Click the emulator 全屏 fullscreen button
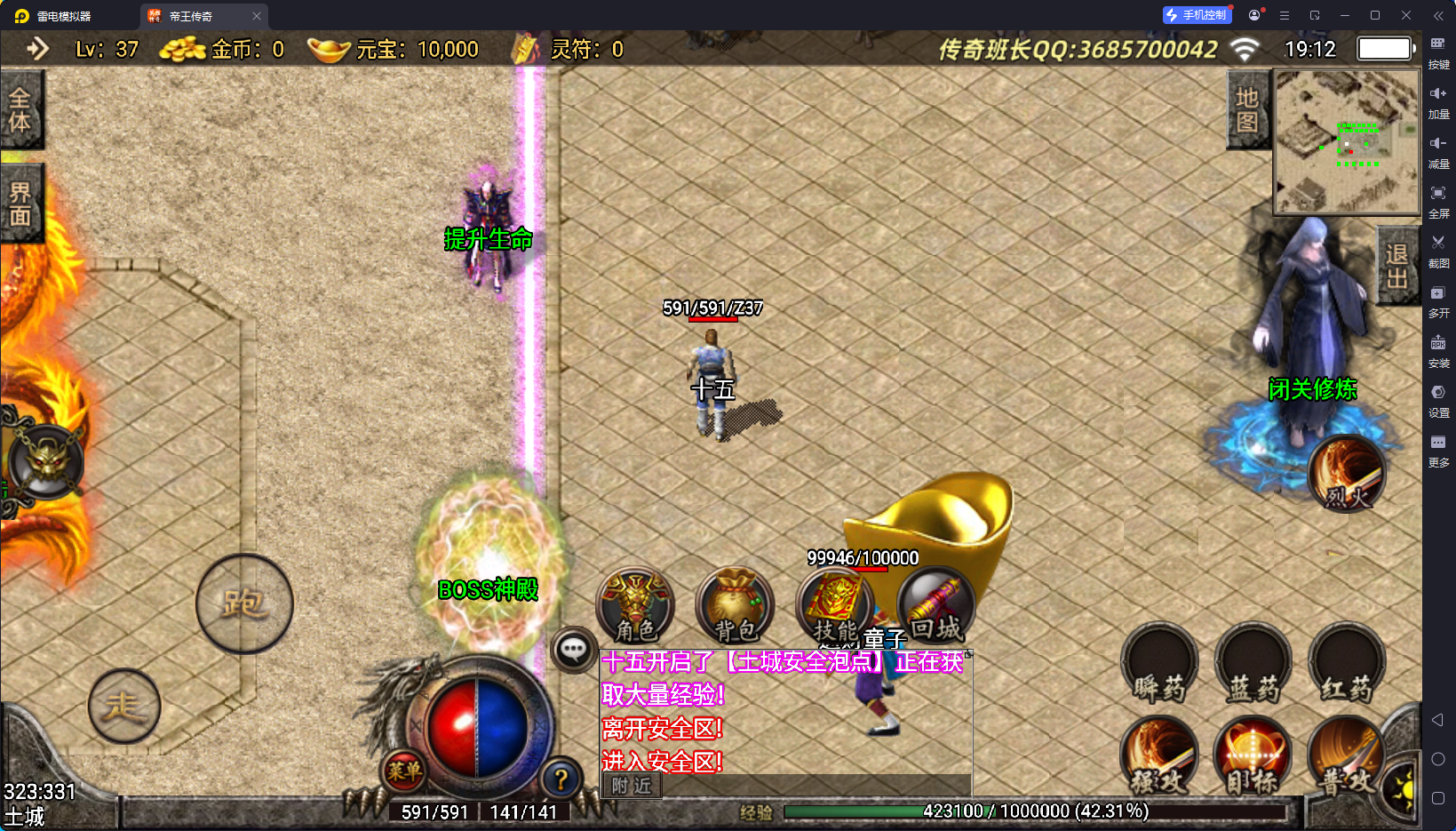The image size is (1456, 831). (1438, 199)
